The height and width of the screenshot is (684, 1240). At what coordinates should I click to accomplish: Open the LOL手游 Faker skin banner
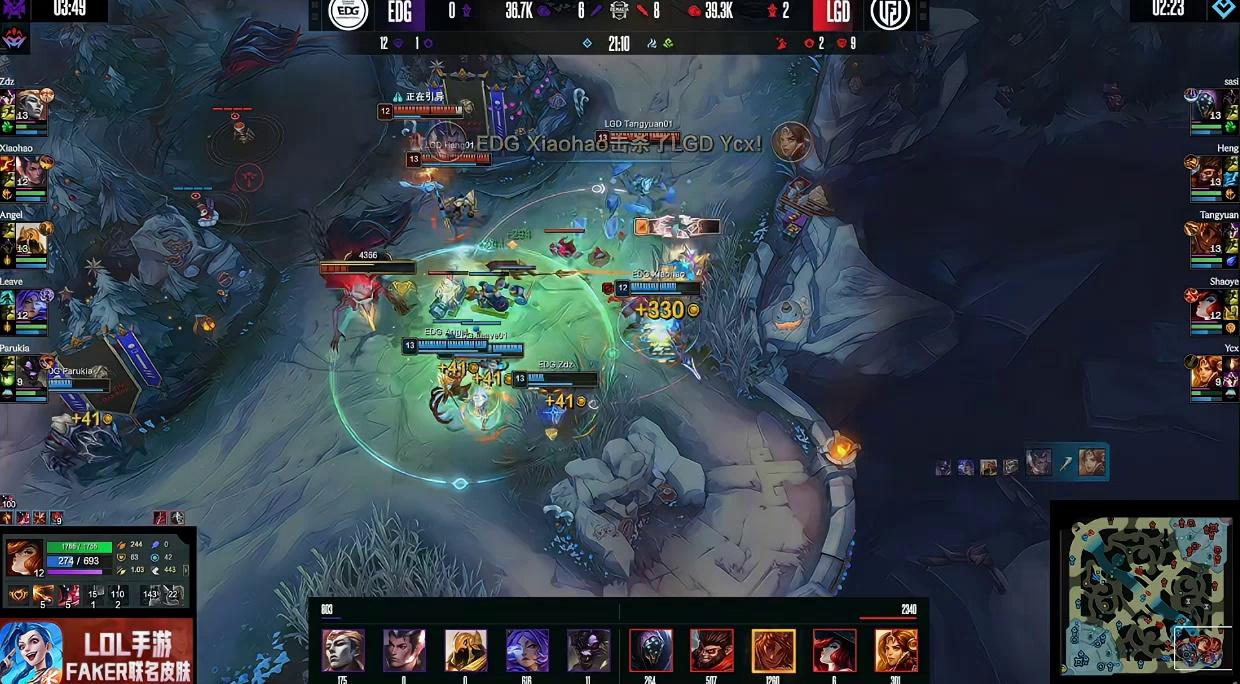tap(97, 652)
